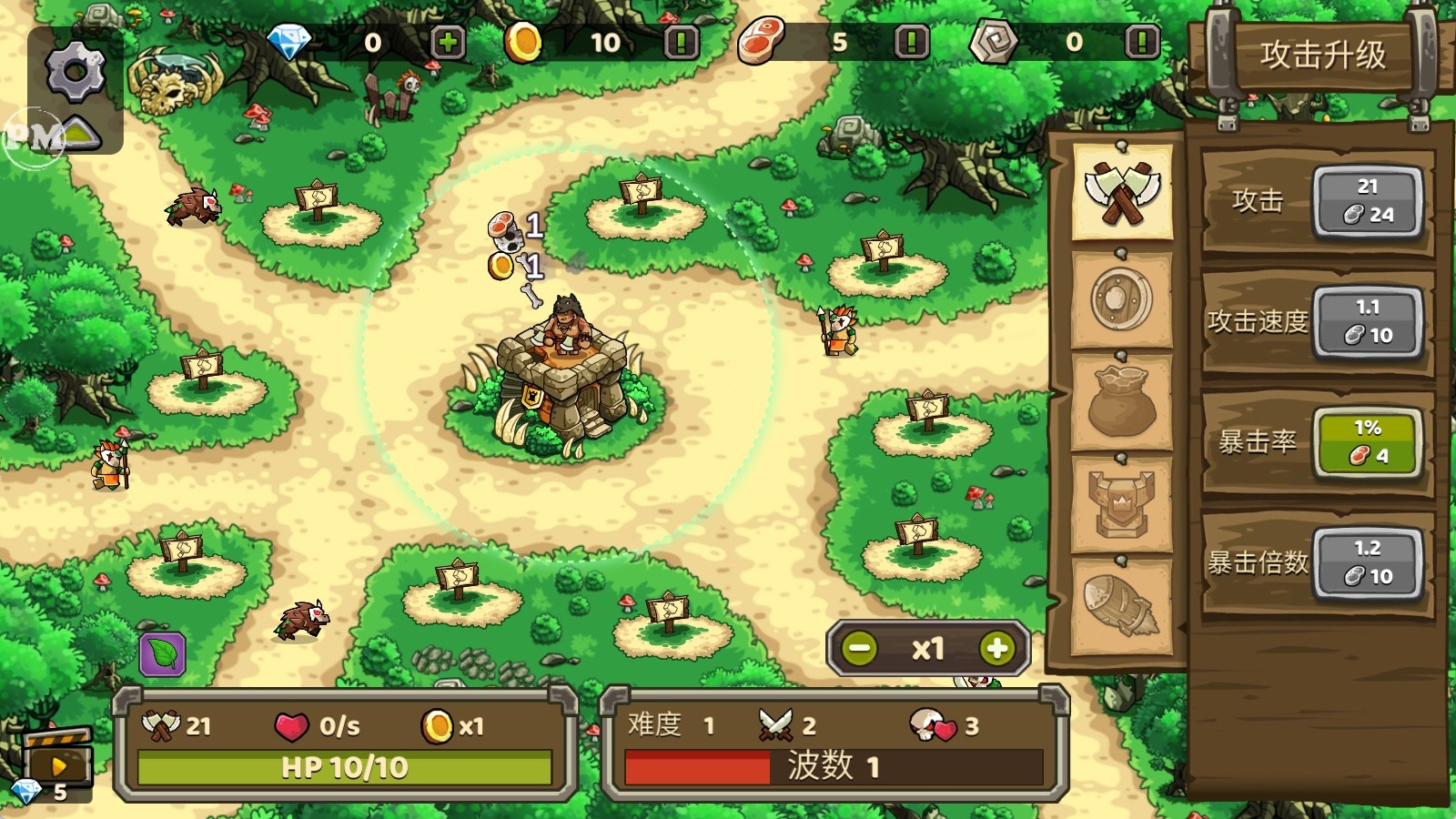Switch to the round shield defense tab
The width and height of the screenshot is (1456, 819).
point(1122,298)
